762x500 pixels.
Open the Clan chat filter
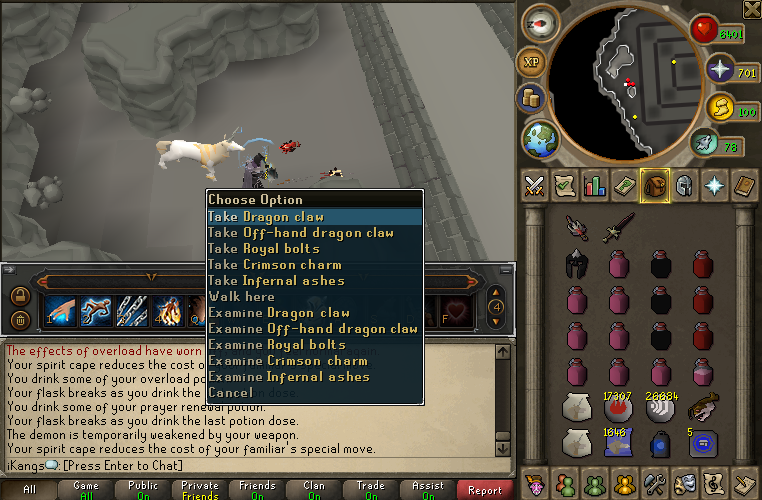point(314,490)
